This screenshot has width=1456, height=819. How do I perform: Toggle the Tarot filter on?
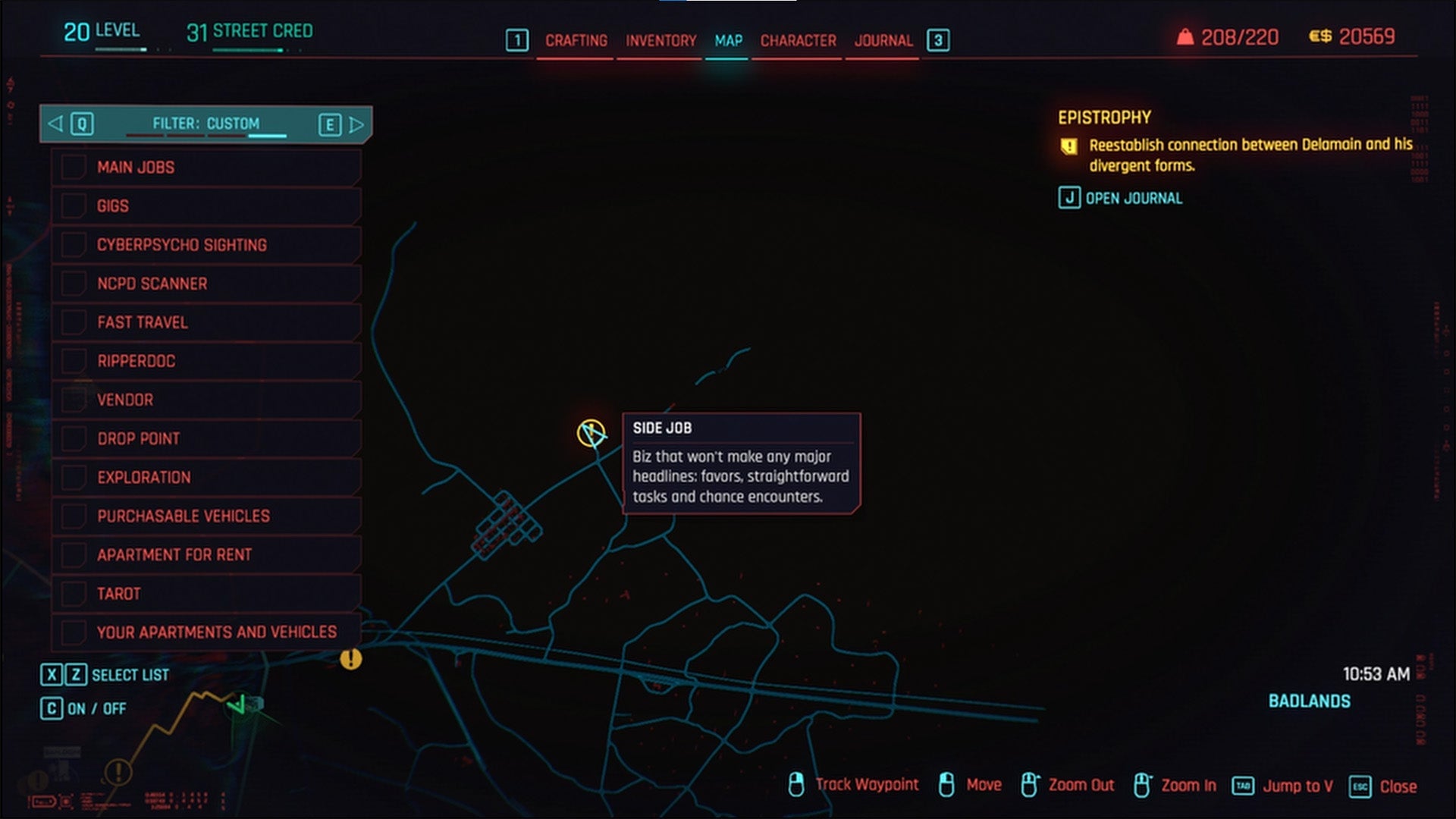click(x=74, y=594)
